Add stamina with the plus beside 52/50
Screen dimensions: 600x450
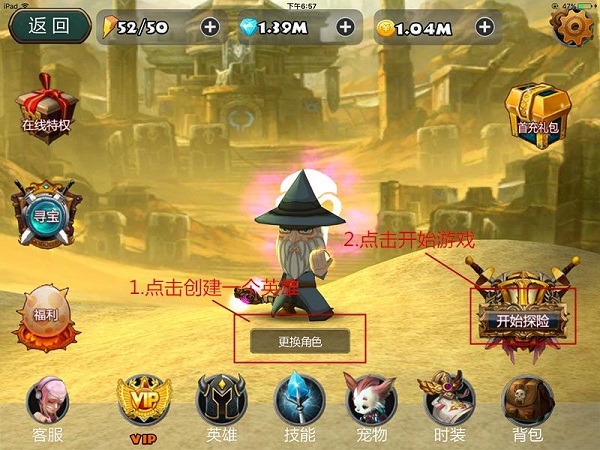(x=210, y=27)
